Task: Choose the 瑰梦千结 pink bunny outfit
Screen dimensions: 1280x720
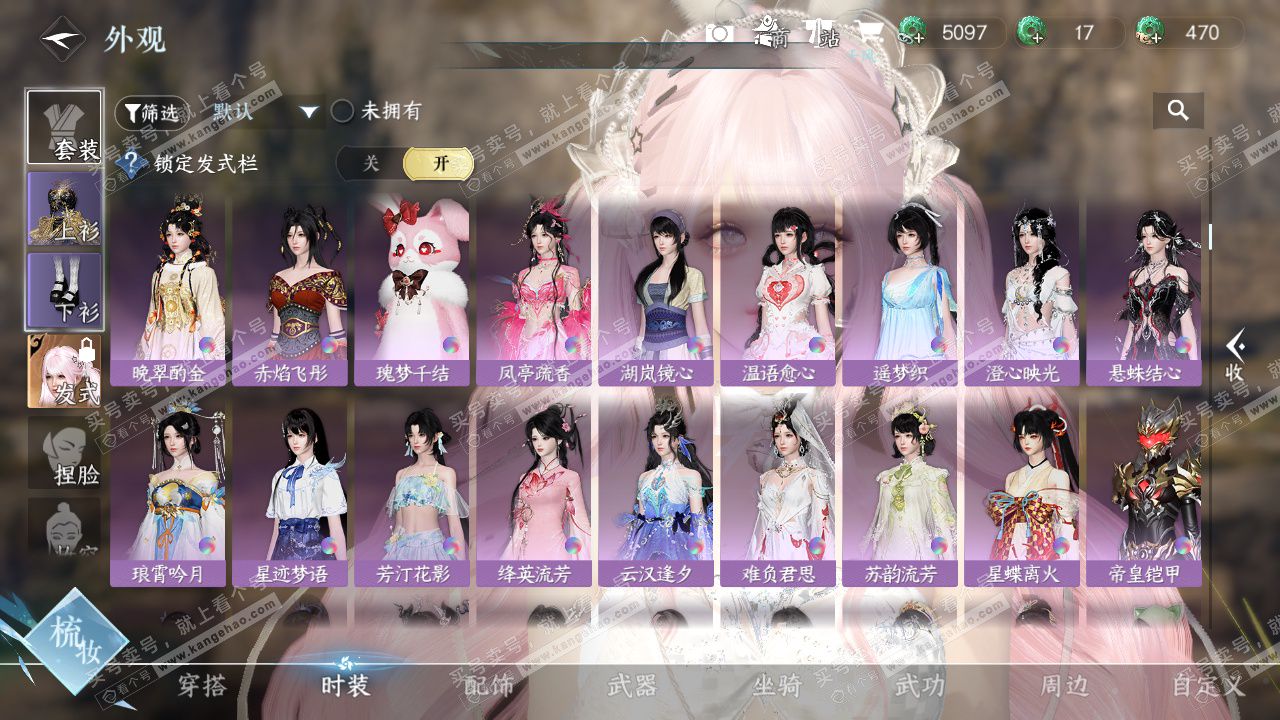Action: pyautogui.click(x=412, y=290)
